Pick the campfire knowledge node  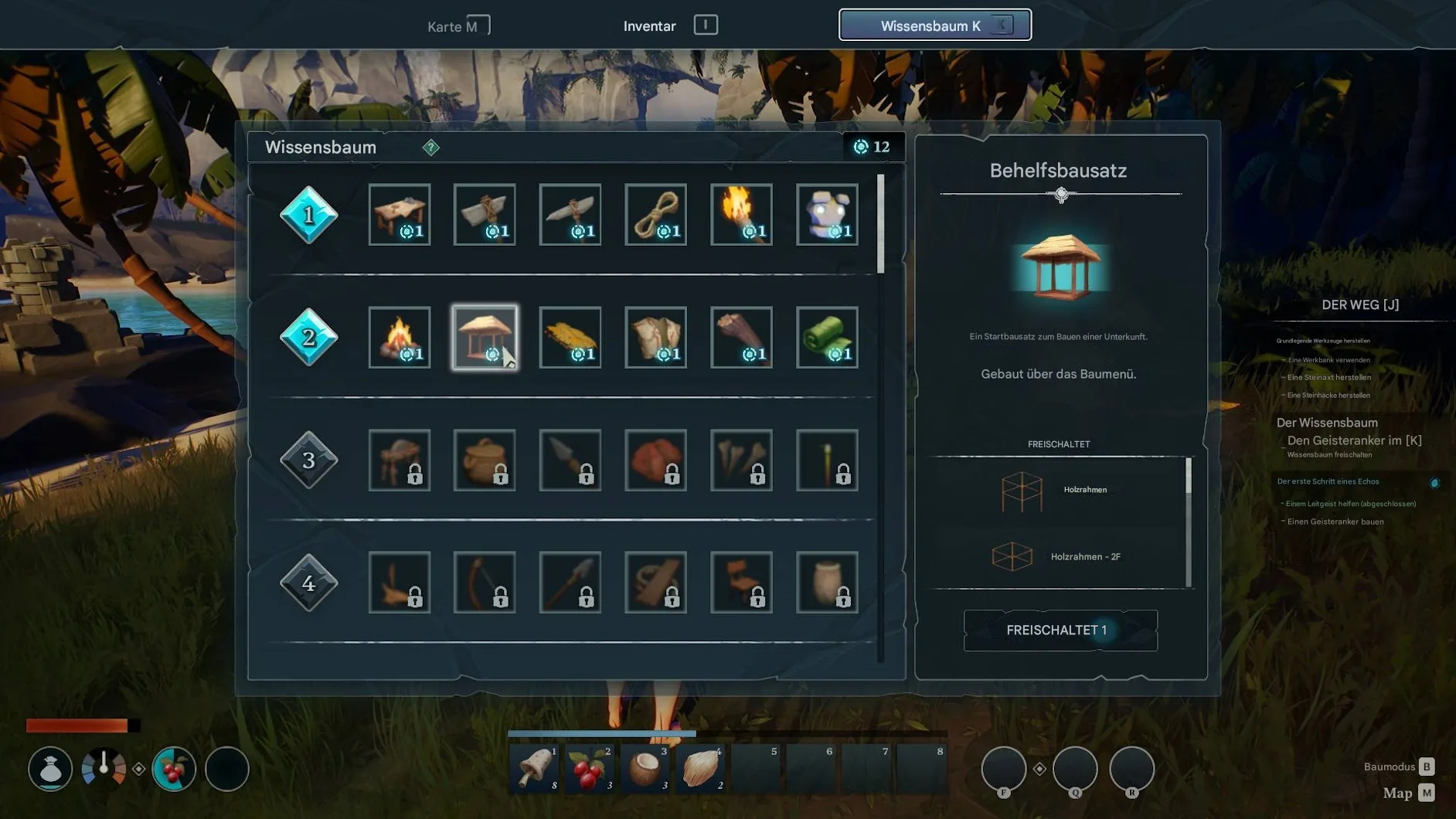click(x=400, y=338)
